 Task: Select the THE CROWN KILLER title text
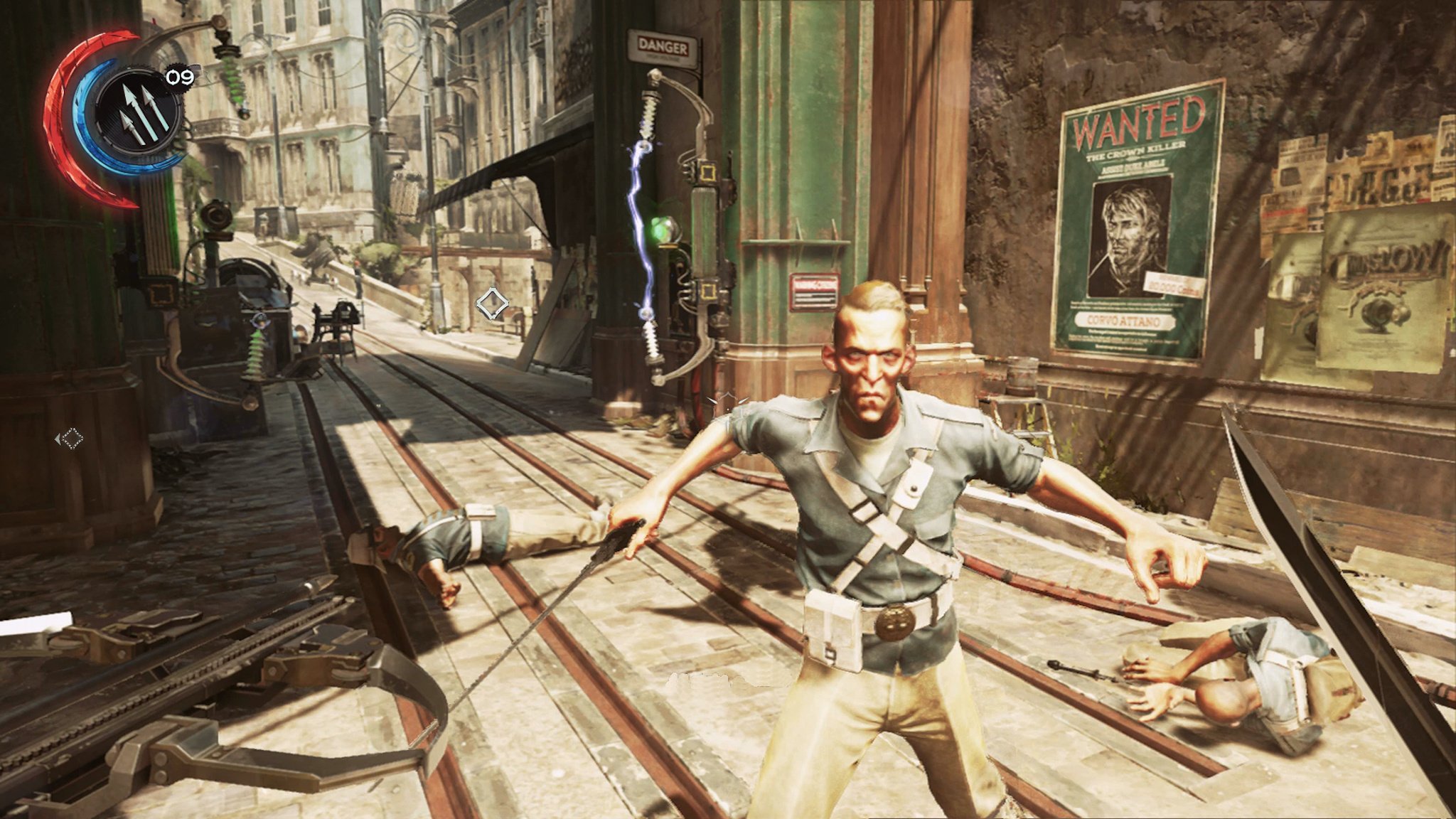(x=1136, y=151)
